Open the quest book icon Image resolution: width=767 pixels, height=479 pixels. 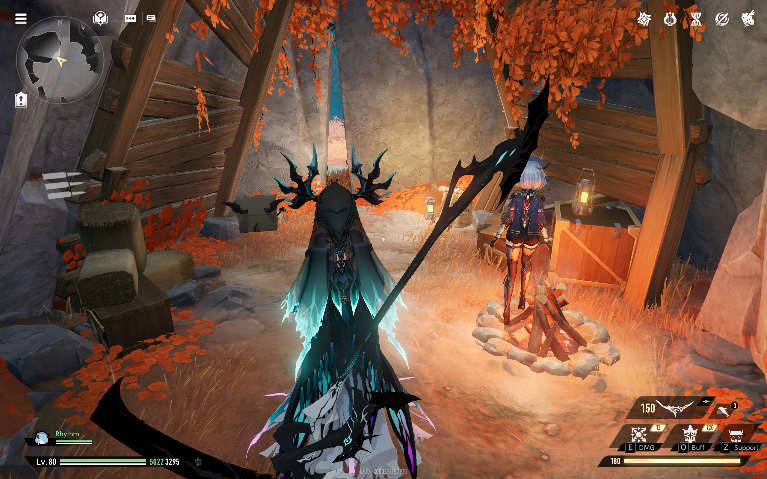100,18
